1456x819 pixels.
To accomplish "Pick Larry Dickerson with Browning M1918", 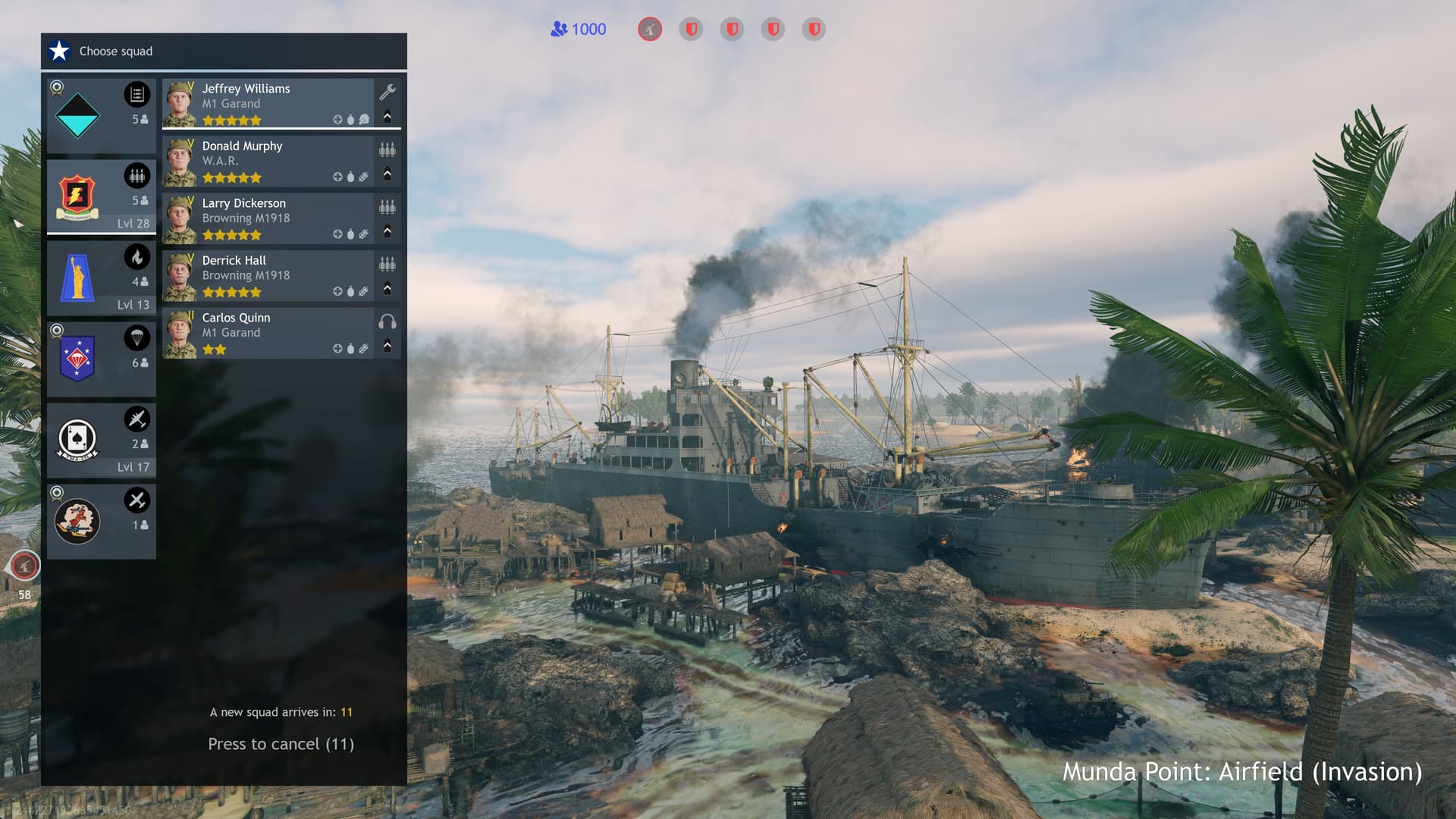I will point(268,218).
